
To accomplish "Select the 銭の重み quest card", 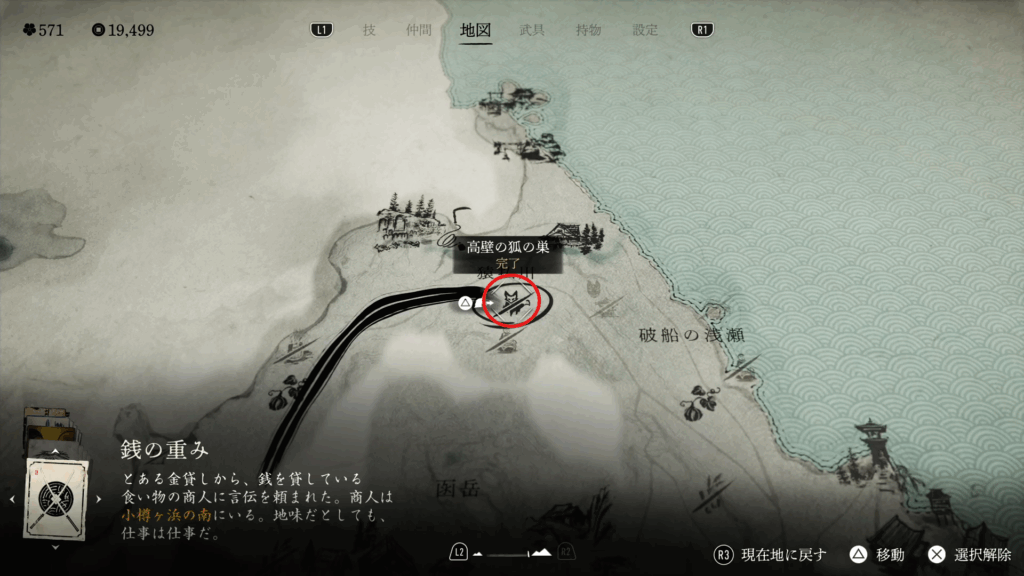I will [56, 497].
